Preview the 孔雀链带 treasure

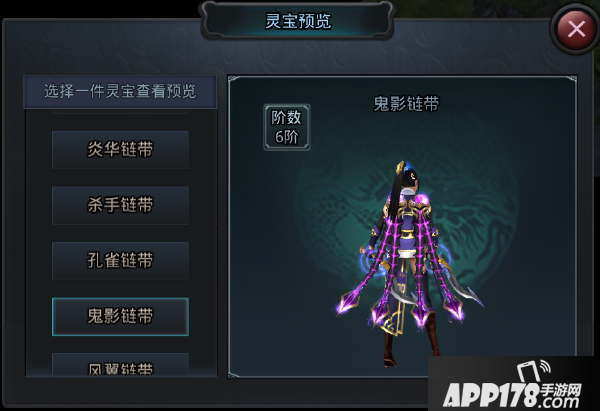pos(120,260)
